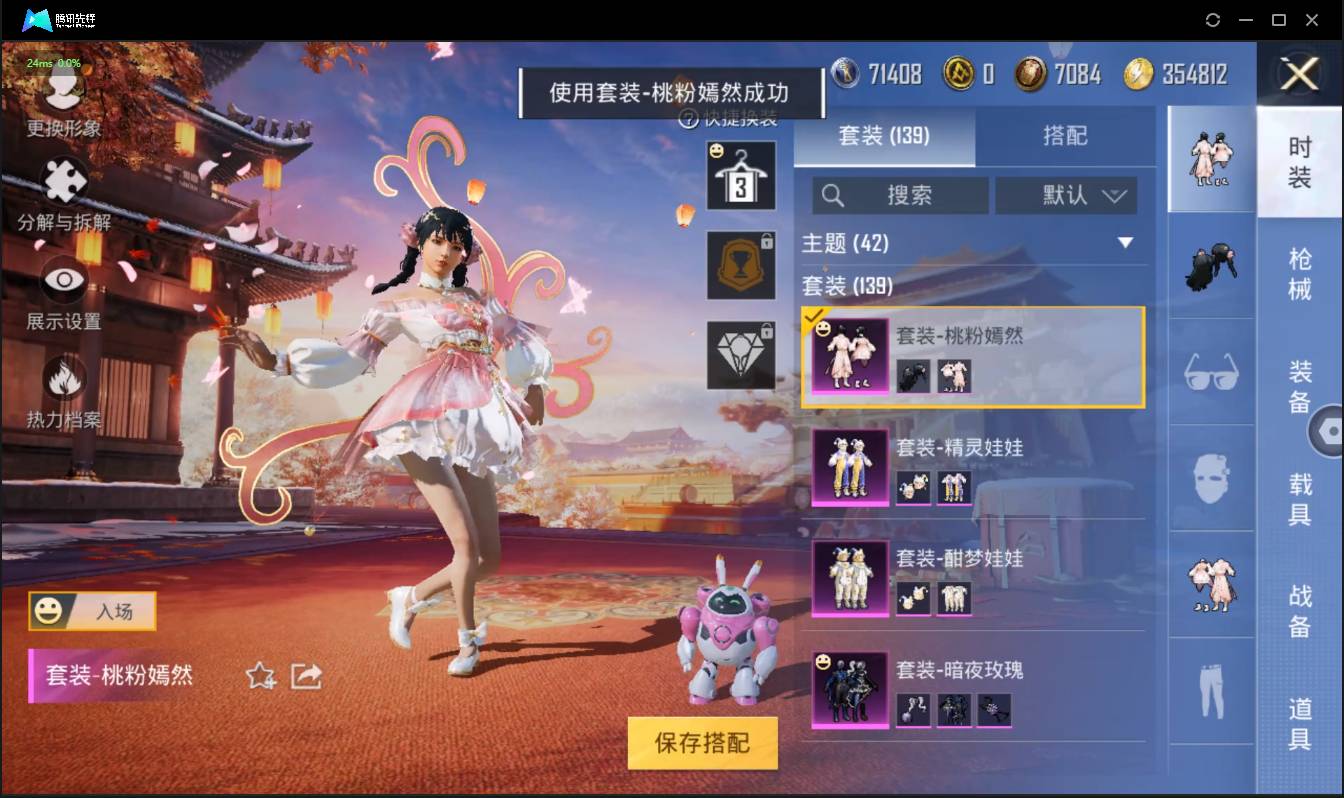1344x798 pixels.
Task: Click the locked diamond slot icon
Action: click(741, 355)
